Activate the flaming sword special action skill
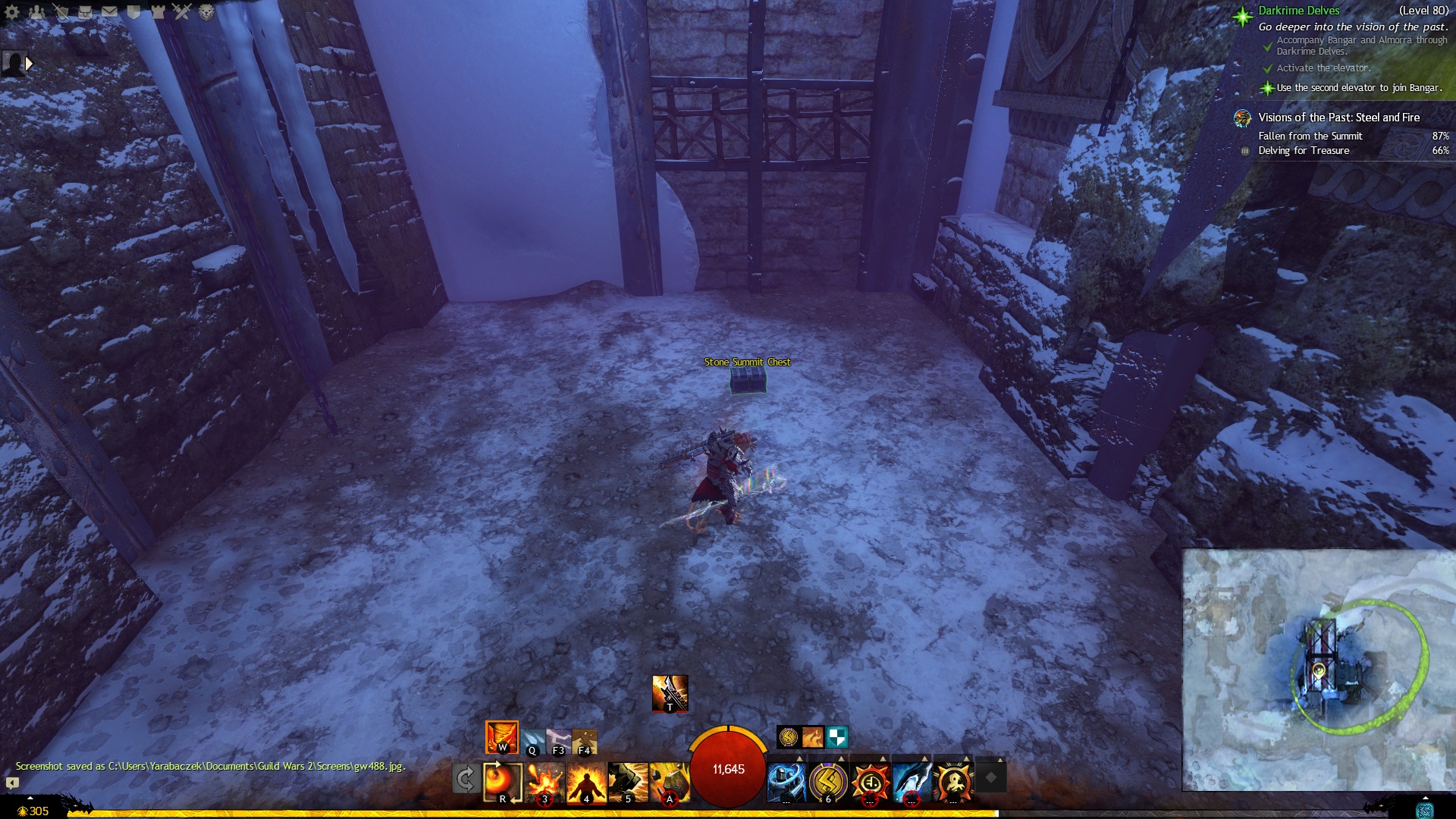This screenshot has width=1456, height=819. point(670,693)
